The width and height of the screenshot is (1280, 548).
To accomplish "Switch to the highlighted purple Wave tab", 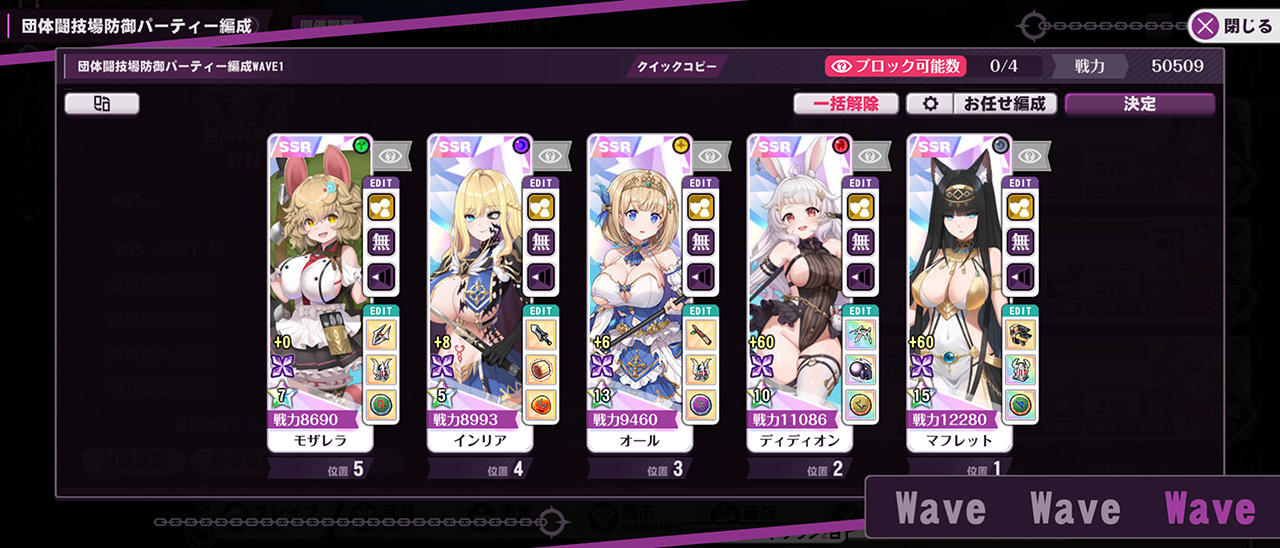I will click(x=1209, y=509).
